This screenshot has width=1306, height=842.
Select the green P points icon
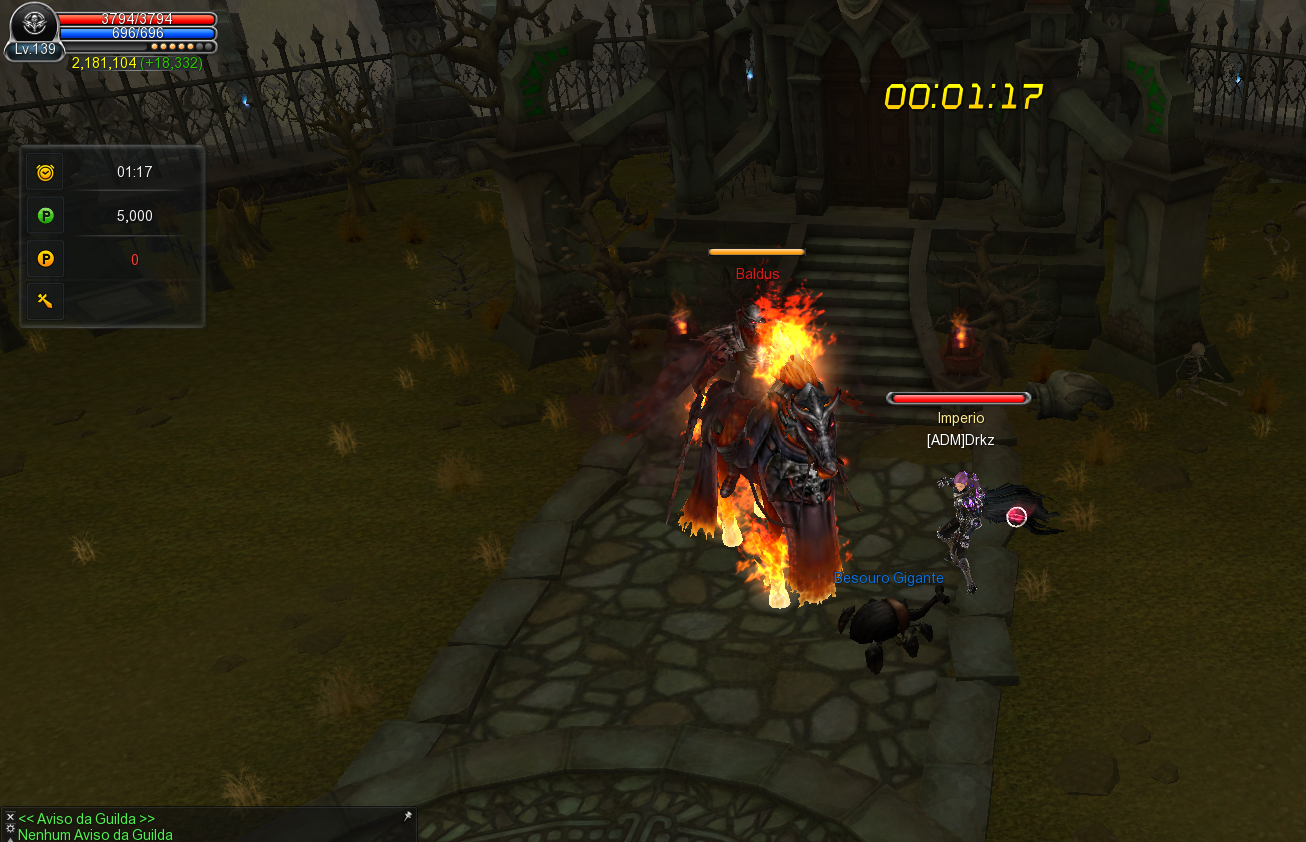[x=45, y=215]
